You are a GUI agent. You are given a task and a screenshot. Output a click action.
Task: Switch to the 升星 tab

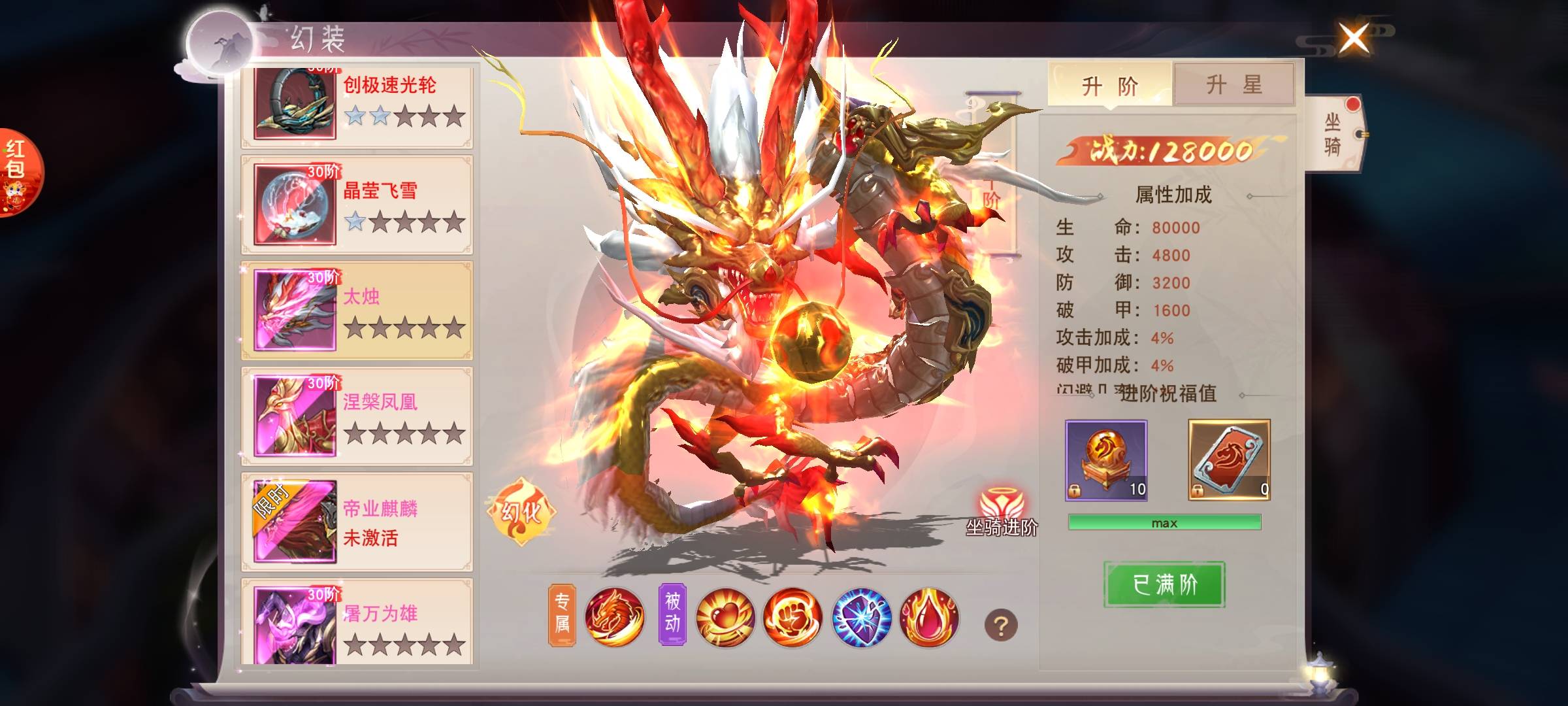[1233, 85]
